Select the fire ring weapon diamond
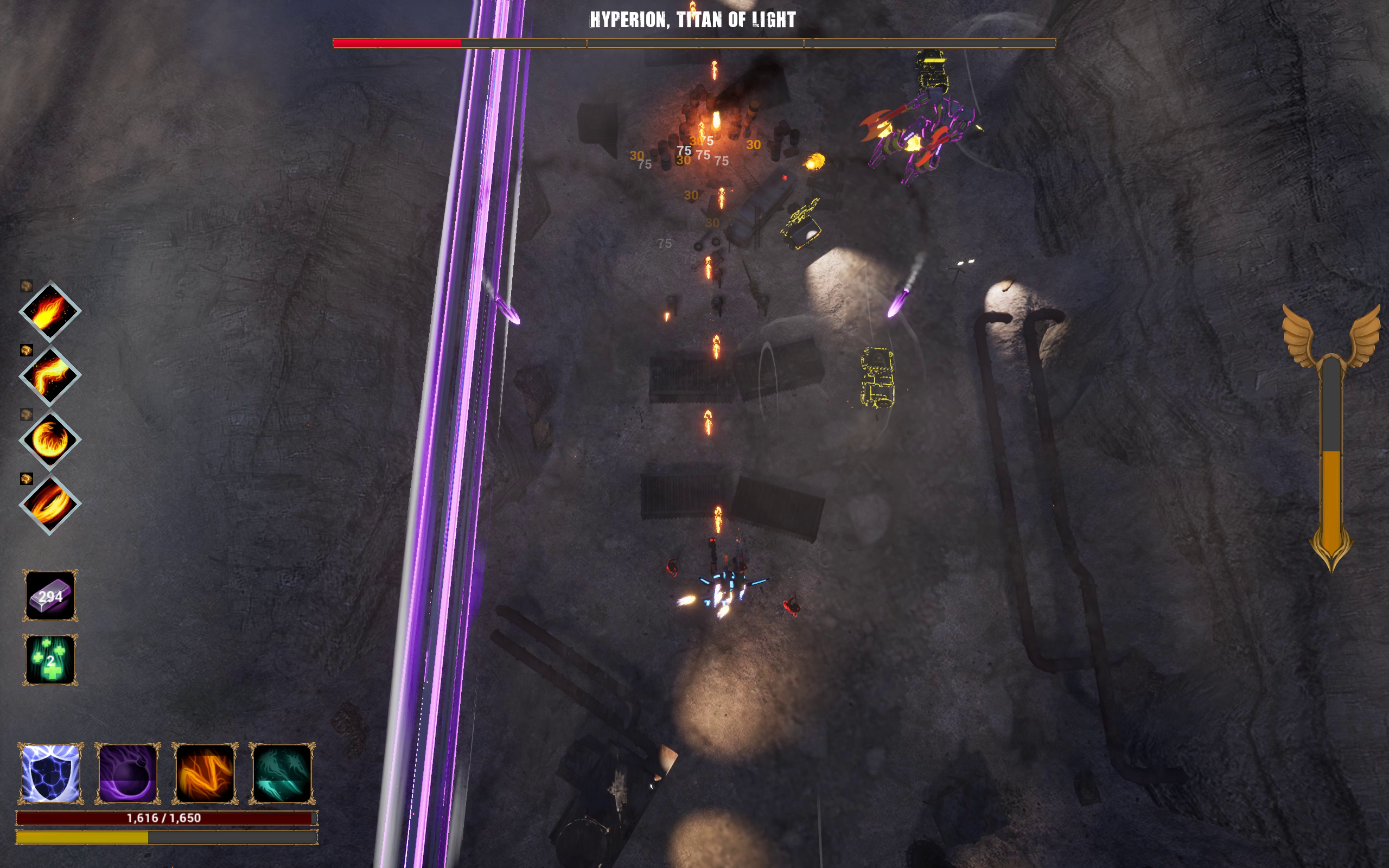The width and height of the screenshot is (1389, 868). 50,505
